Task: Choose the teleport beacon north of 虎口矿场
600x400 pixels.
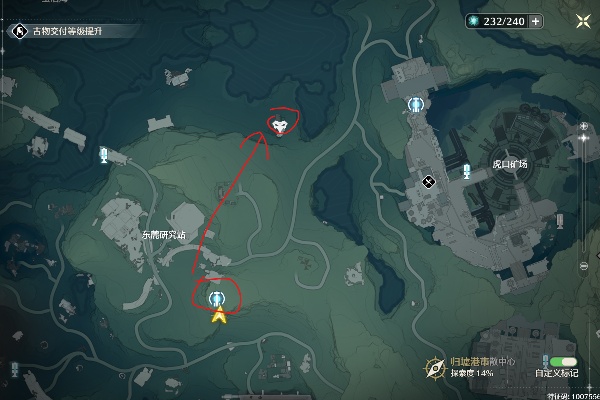Action: [x=415, y=104]
